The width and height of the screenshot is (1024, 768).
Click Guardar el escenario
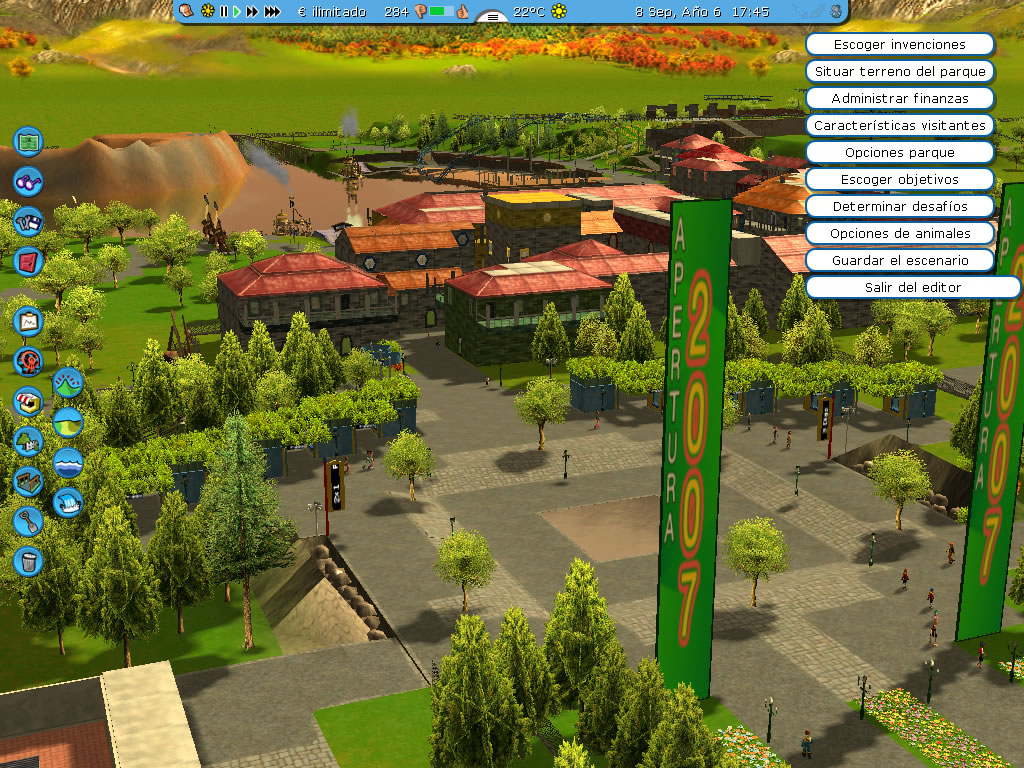[x=899, y=260]
